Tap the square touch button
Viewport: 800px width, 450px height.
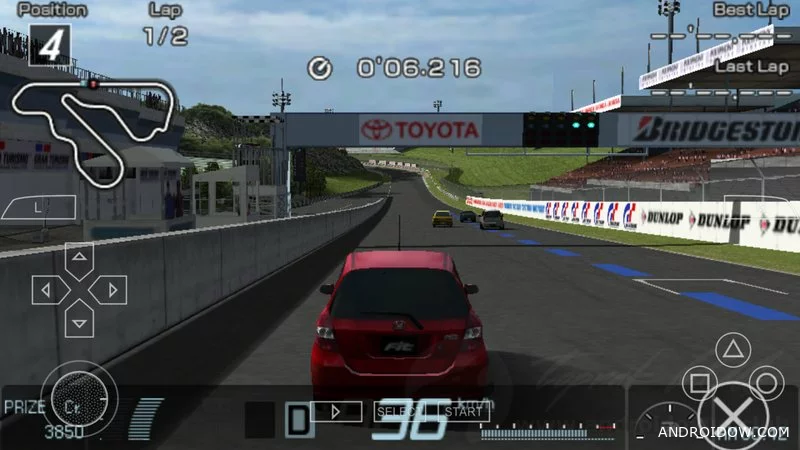(699, 384)
